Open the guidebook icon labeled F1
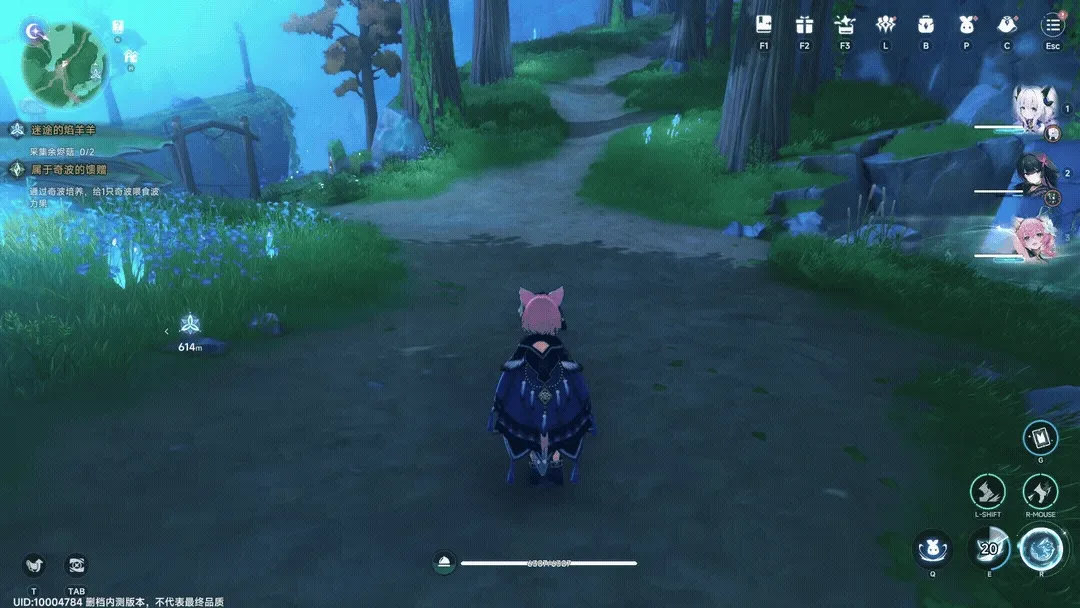1080x608 pixels. pyautogui.click(x=764, y=25)
